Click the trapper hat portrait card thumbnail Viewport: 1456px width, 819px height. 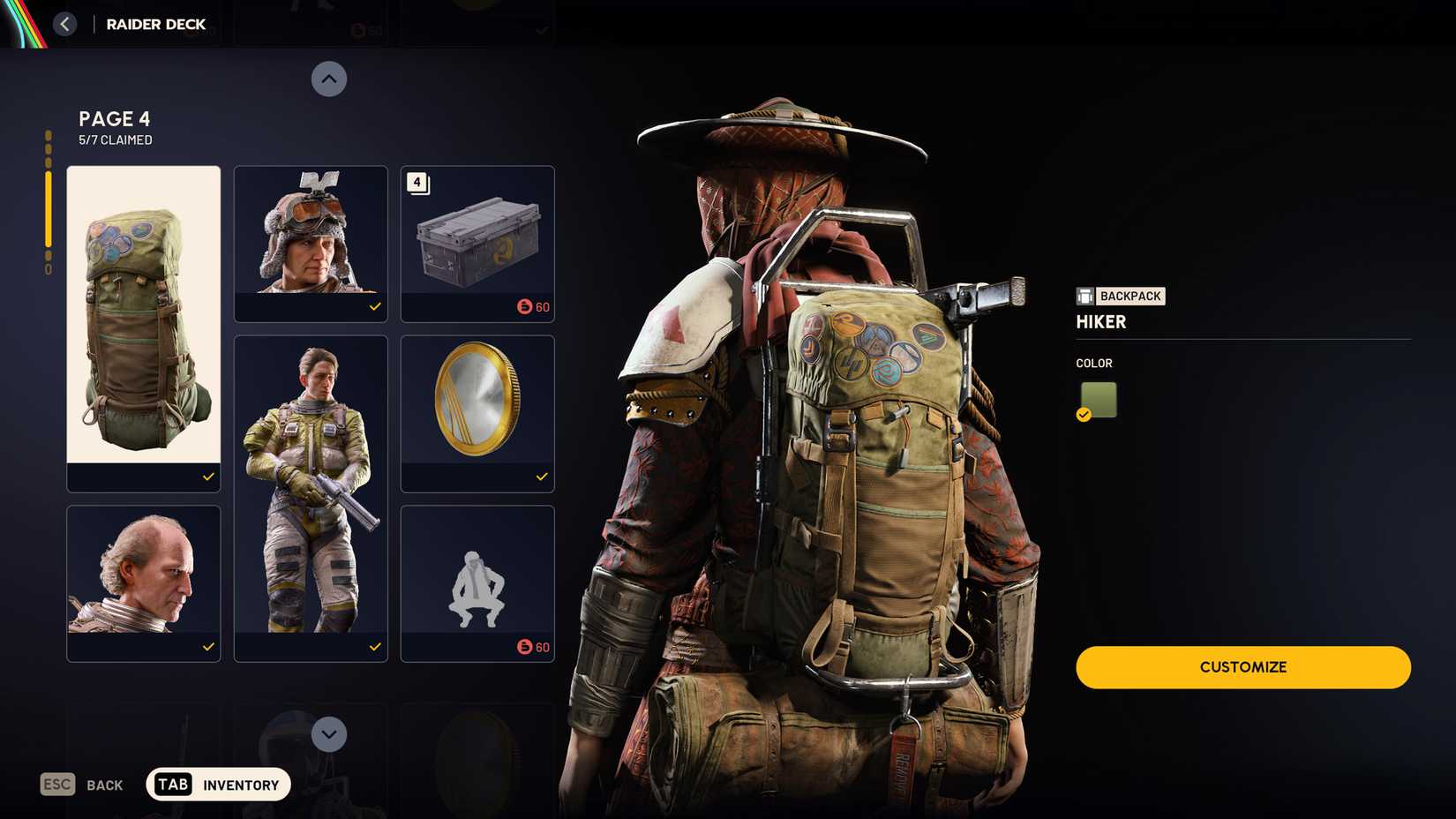tap(311, 234)
